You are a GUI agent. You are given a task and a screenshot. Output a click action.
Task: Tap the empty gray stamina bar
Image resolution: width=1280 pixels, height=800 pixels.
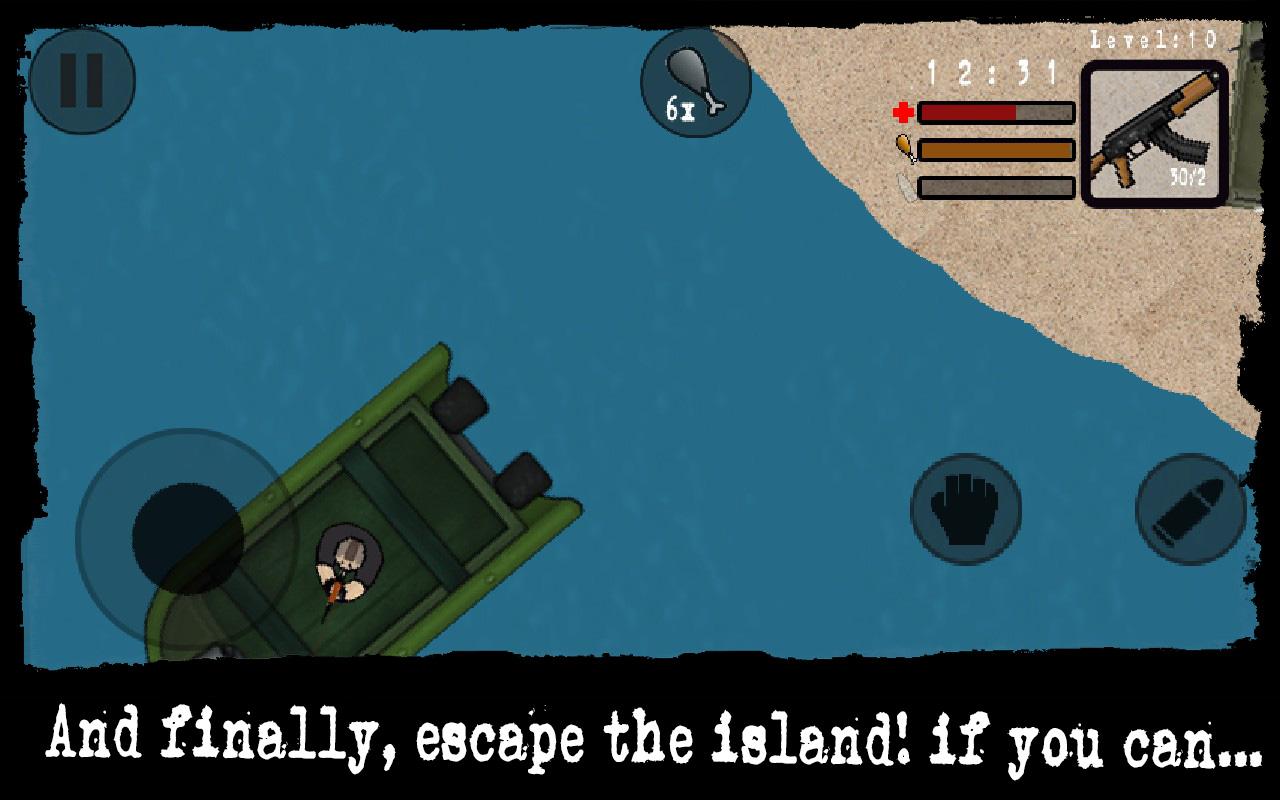pos(995,185)
